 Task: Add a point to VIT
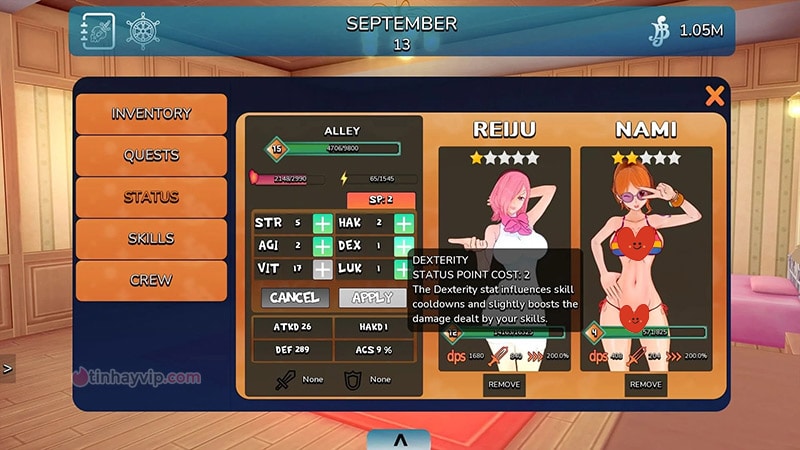(x=322, y=269)
